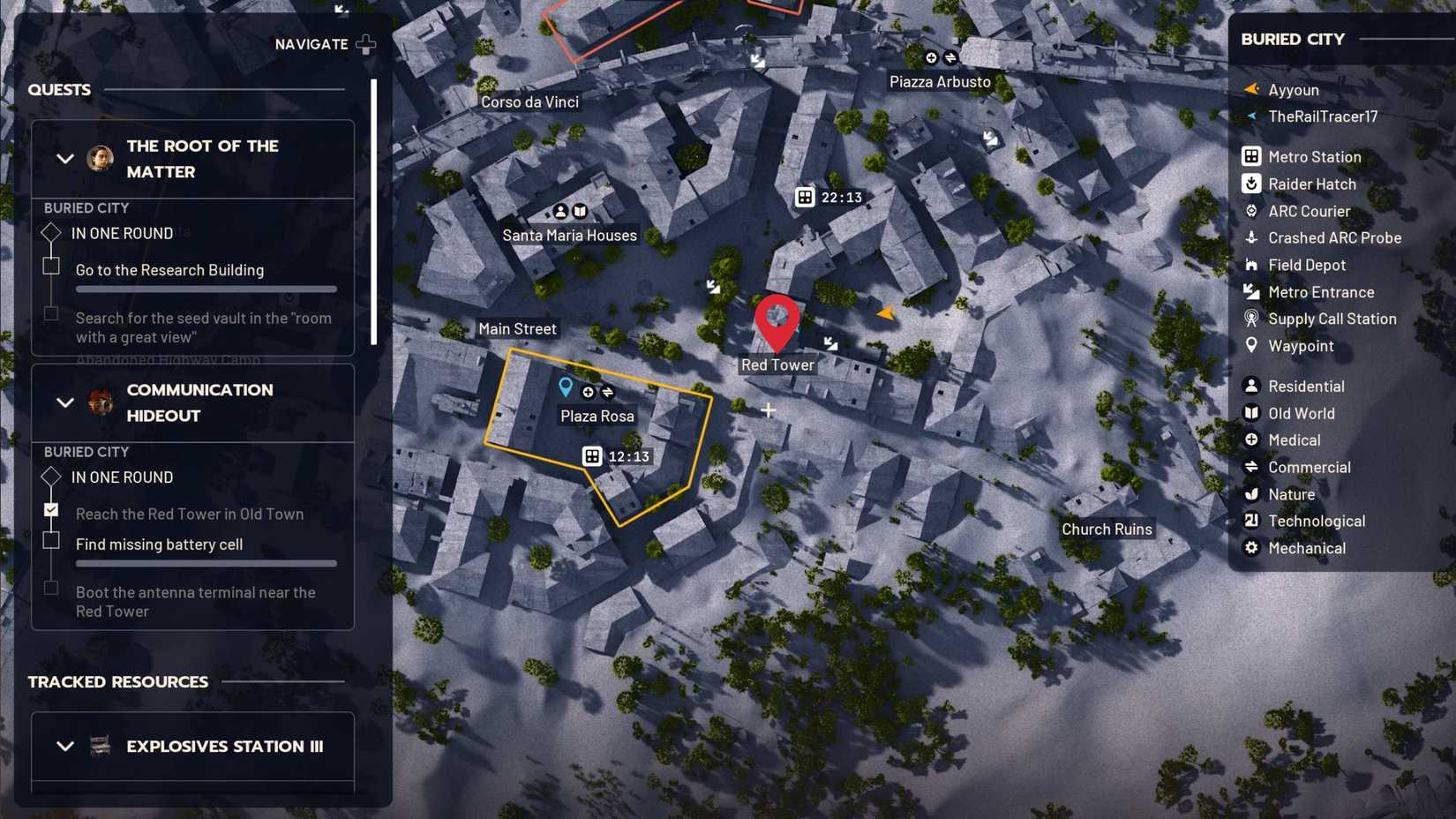Uncheck Reach the Red Tower in Old Town
This screenshot has width=1456, height=819.
point(50,509)
